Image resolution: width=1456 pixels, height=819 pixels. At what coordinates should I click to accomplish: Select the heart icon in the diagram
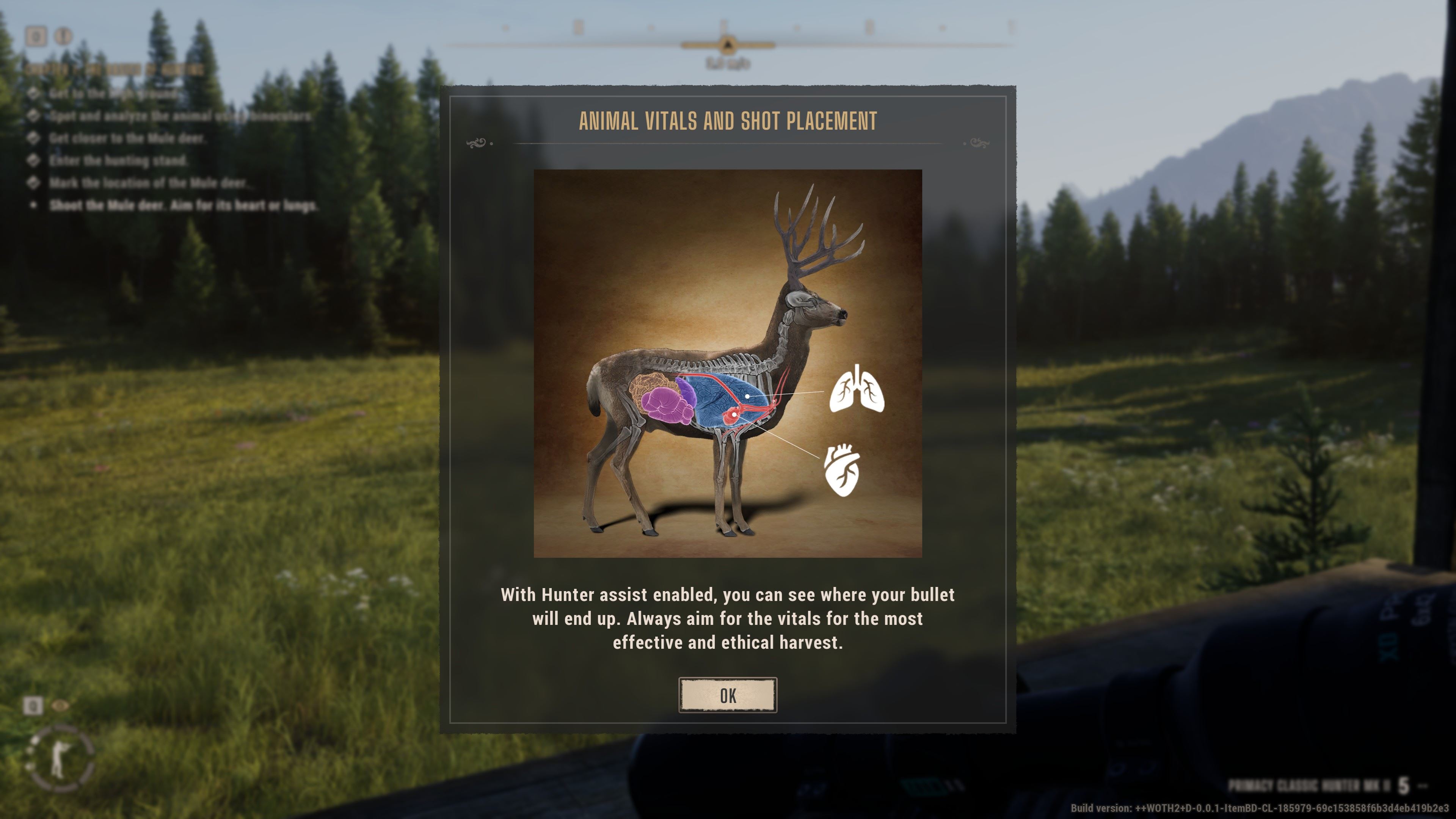(842, 470)
